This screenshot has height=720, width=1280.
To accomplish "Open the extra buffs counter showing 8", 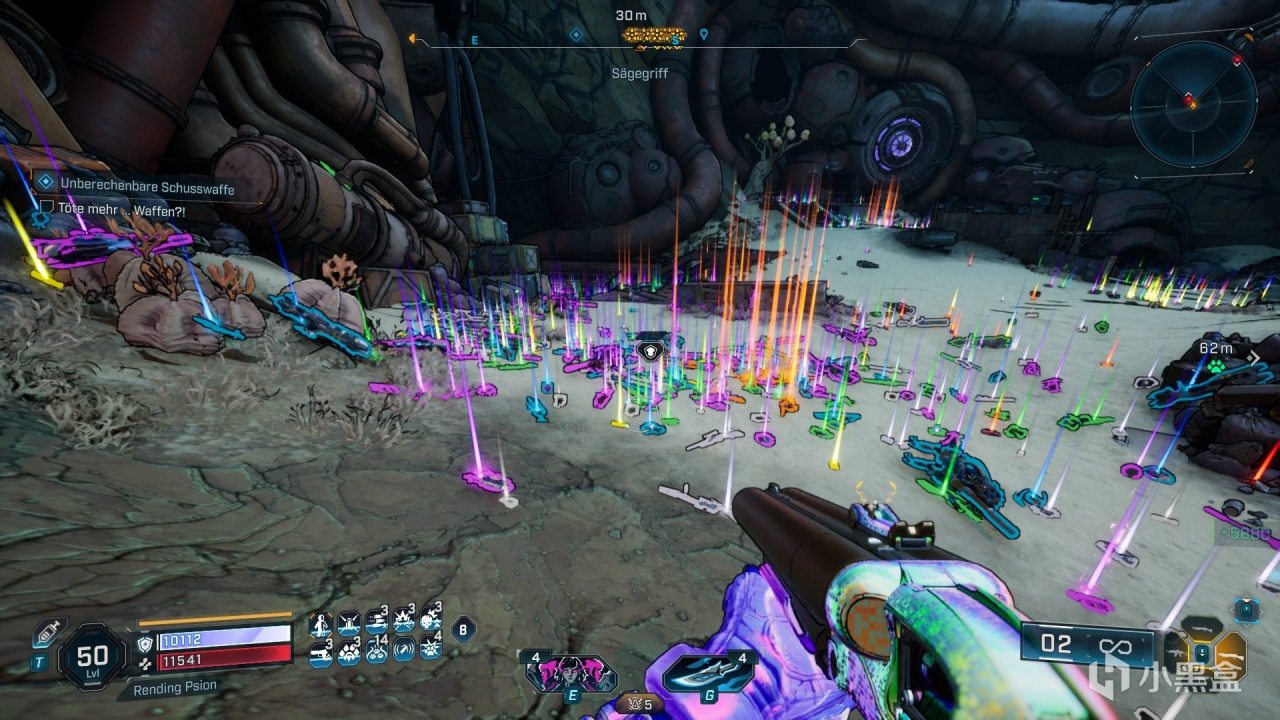I will [x=462, y=630].
